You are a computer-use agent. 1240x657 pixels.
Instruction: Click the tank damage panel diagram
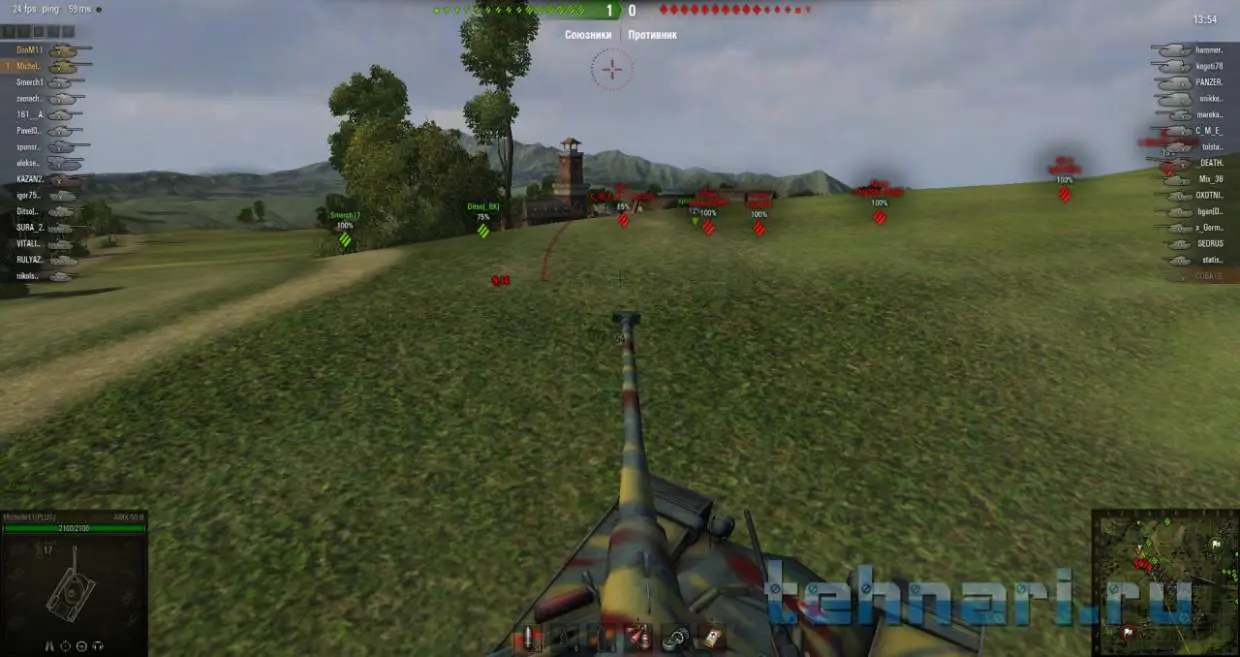pyautogui.click(x=72, y=590)
